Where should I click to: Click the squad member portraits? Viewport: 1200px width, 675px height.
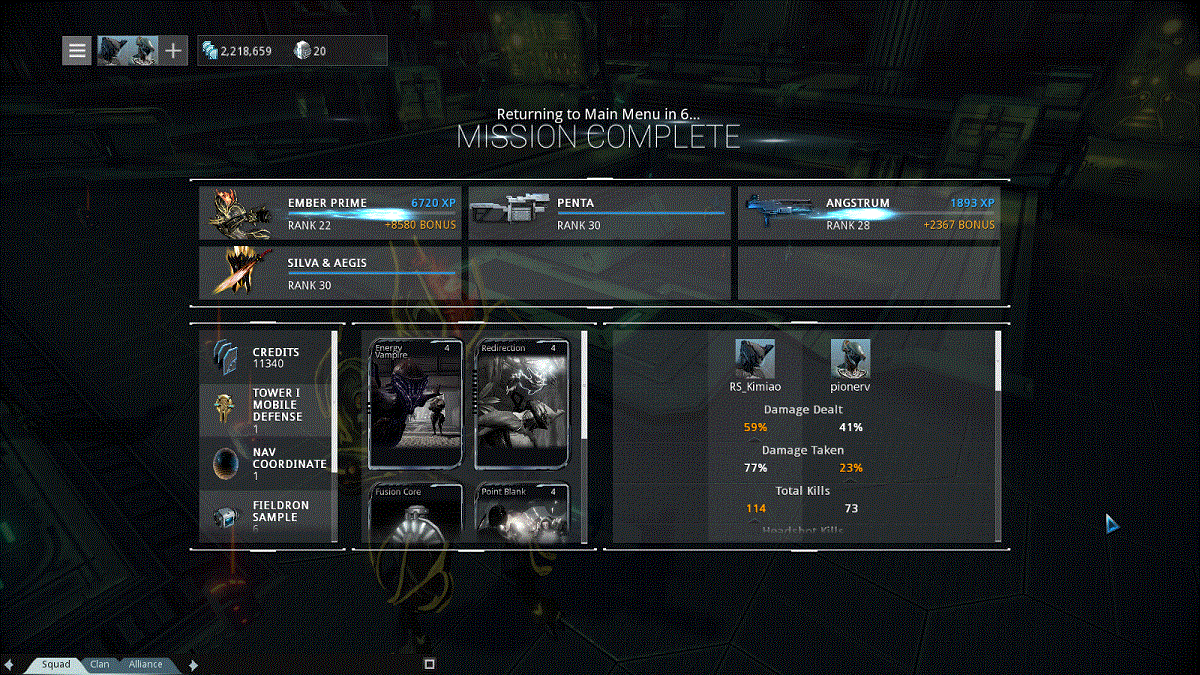127,50
